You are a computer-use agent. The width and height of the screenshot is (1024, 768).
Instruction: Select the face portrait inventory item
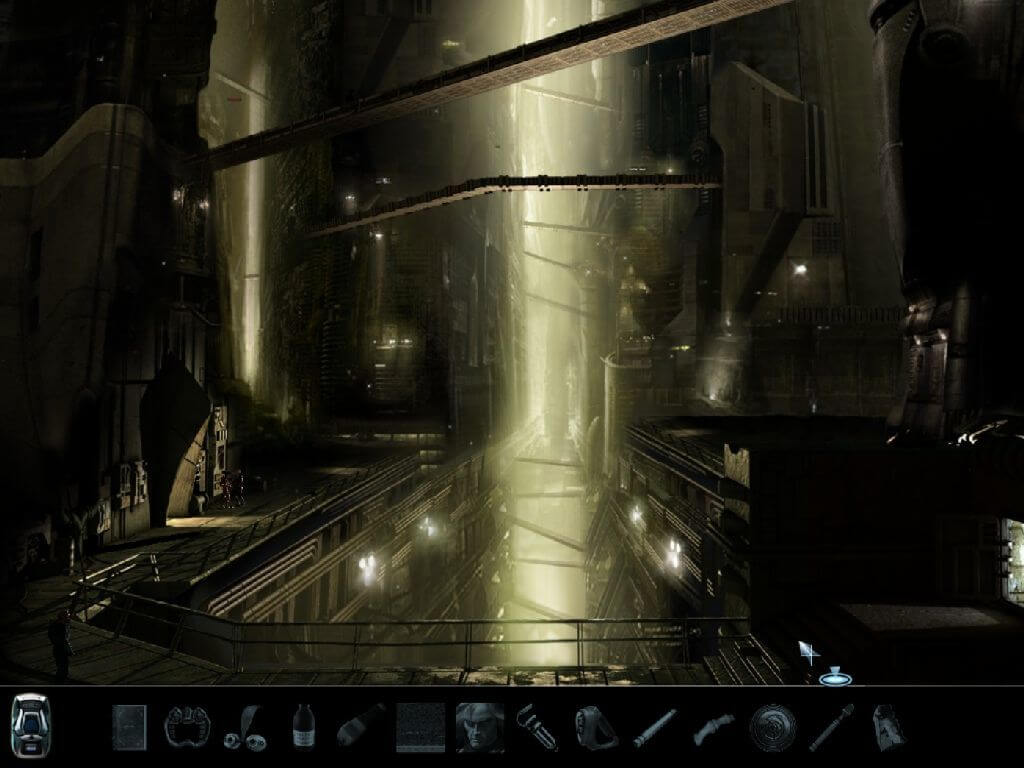pyautogui.click(x=480, y=727)
